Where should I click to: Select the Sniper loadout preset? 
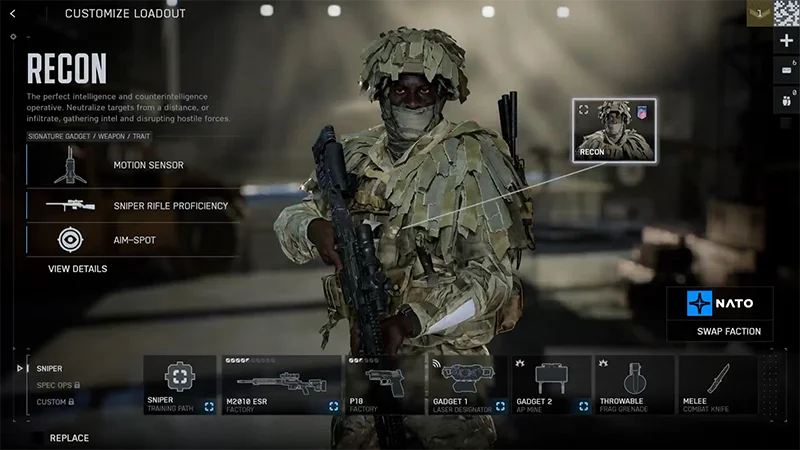click(x=49, y=369)
